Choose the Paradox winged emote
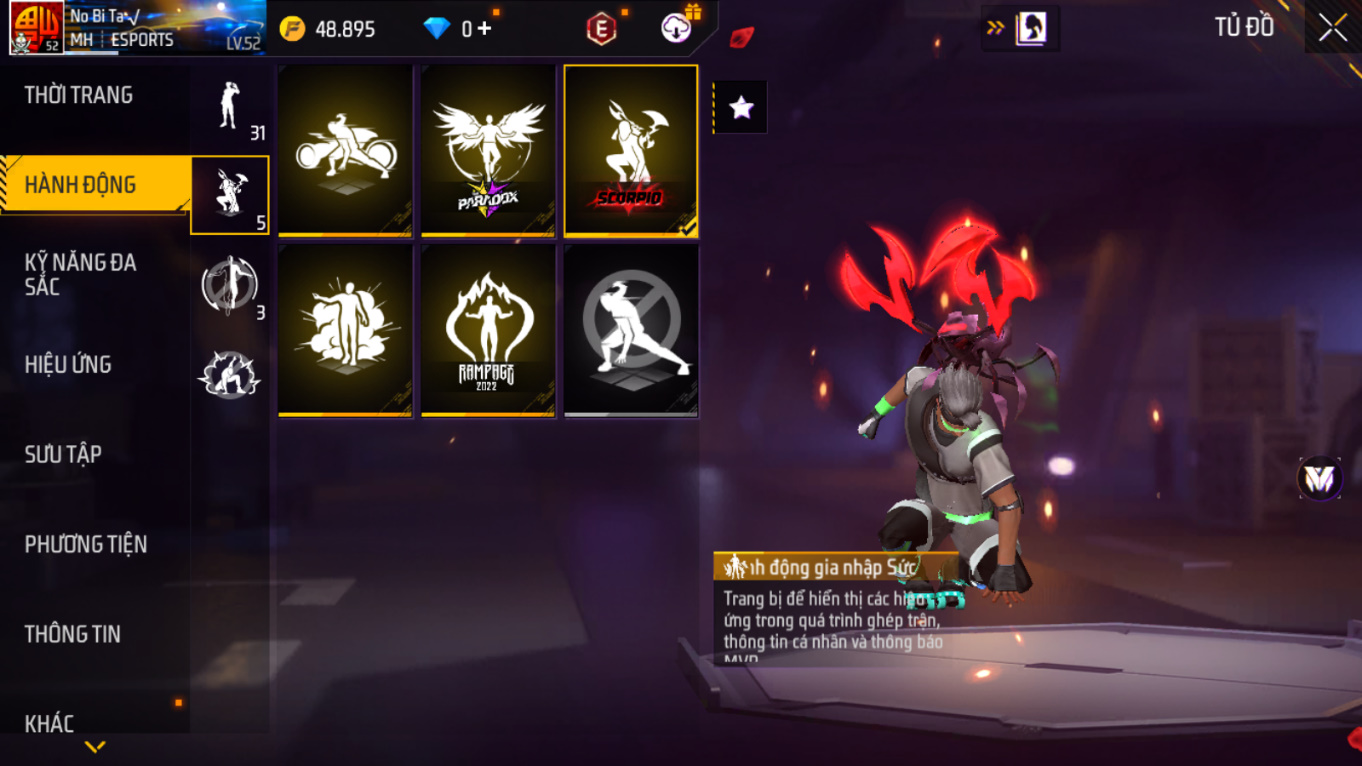Image resolution: width=1362 pixels, height=766 pixels. [488, 151]
